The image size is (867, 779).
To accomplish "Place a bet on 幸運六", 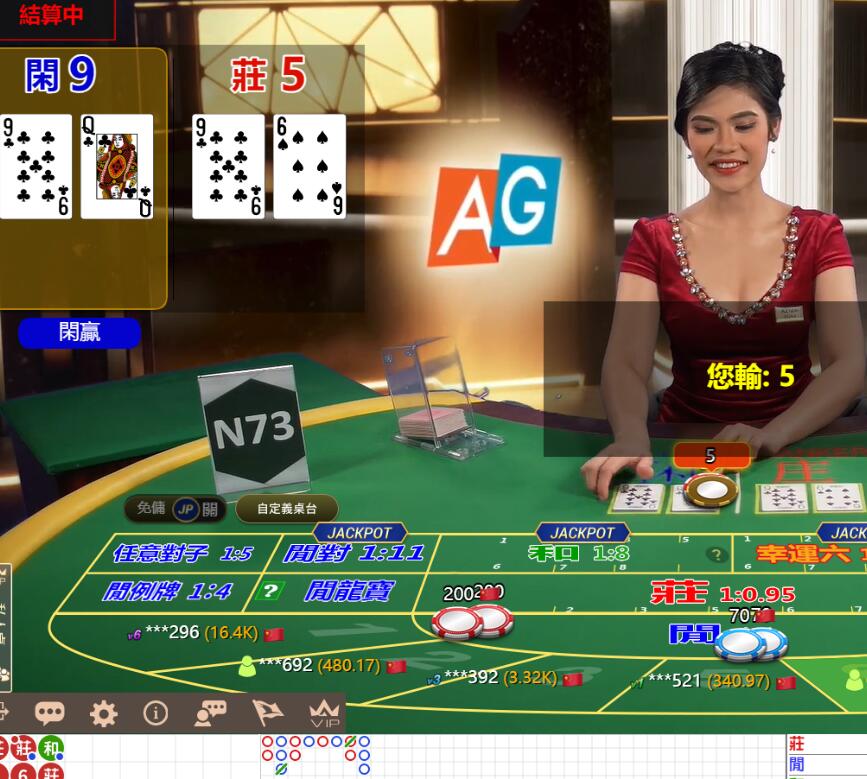I will (x=810, y=553).
